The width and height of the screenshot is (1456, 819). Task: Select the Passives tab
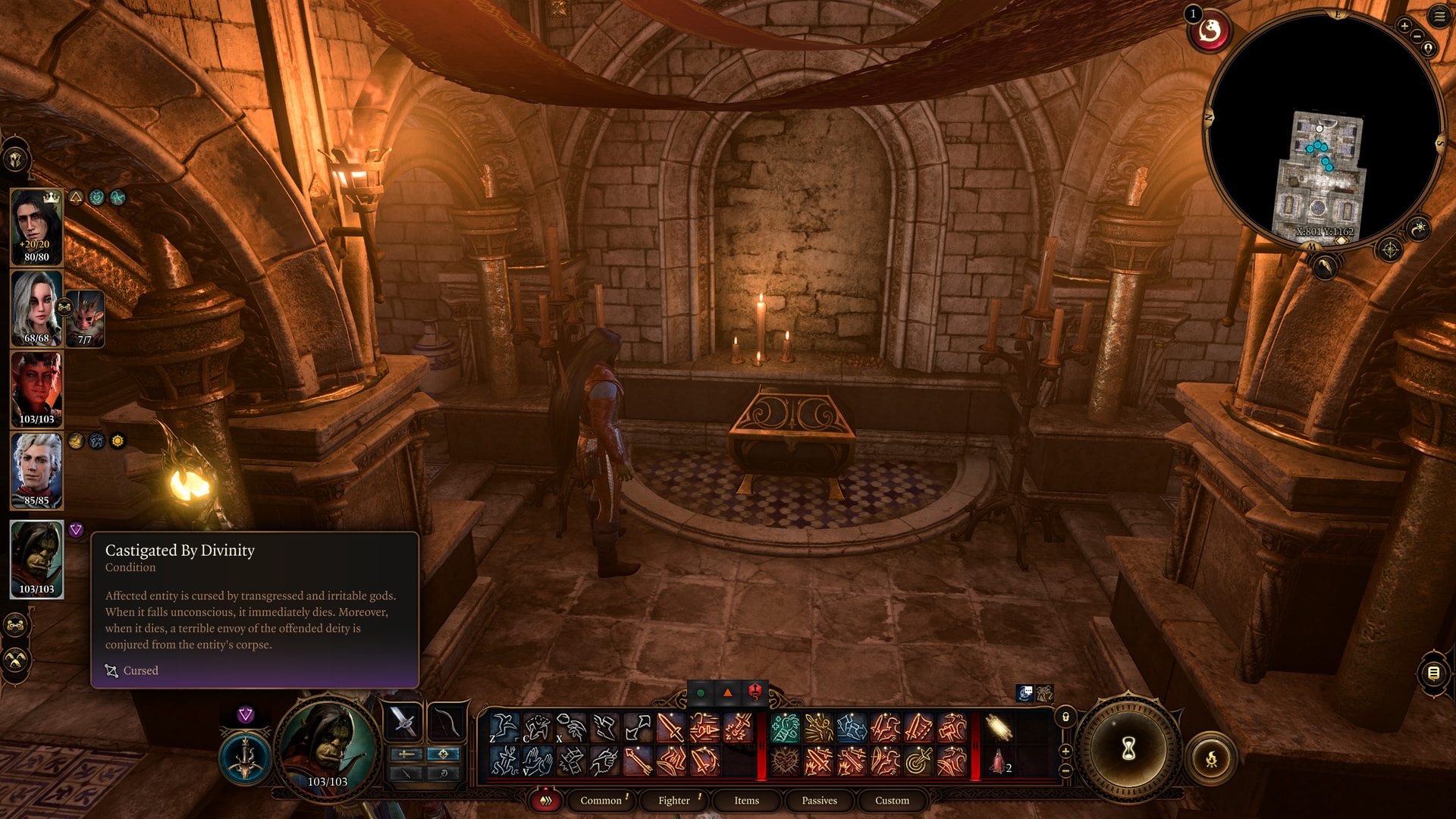(819, 800)
